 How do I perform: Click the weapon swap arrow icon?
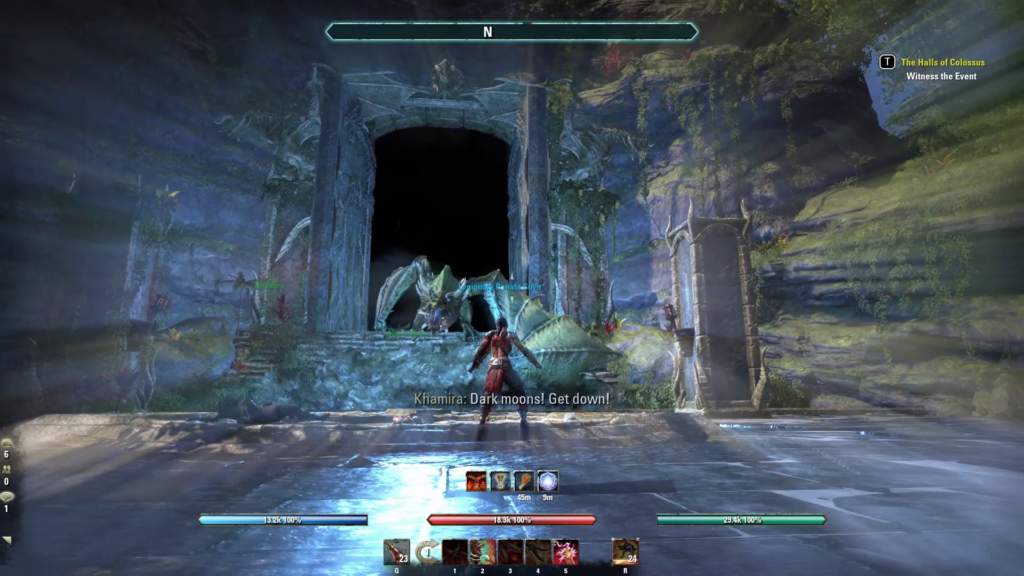427,551
